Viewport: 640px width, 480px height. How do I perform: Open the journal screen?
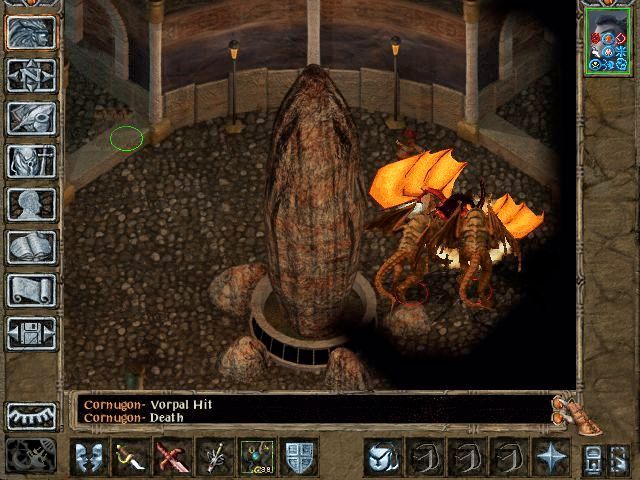point(31,118)
